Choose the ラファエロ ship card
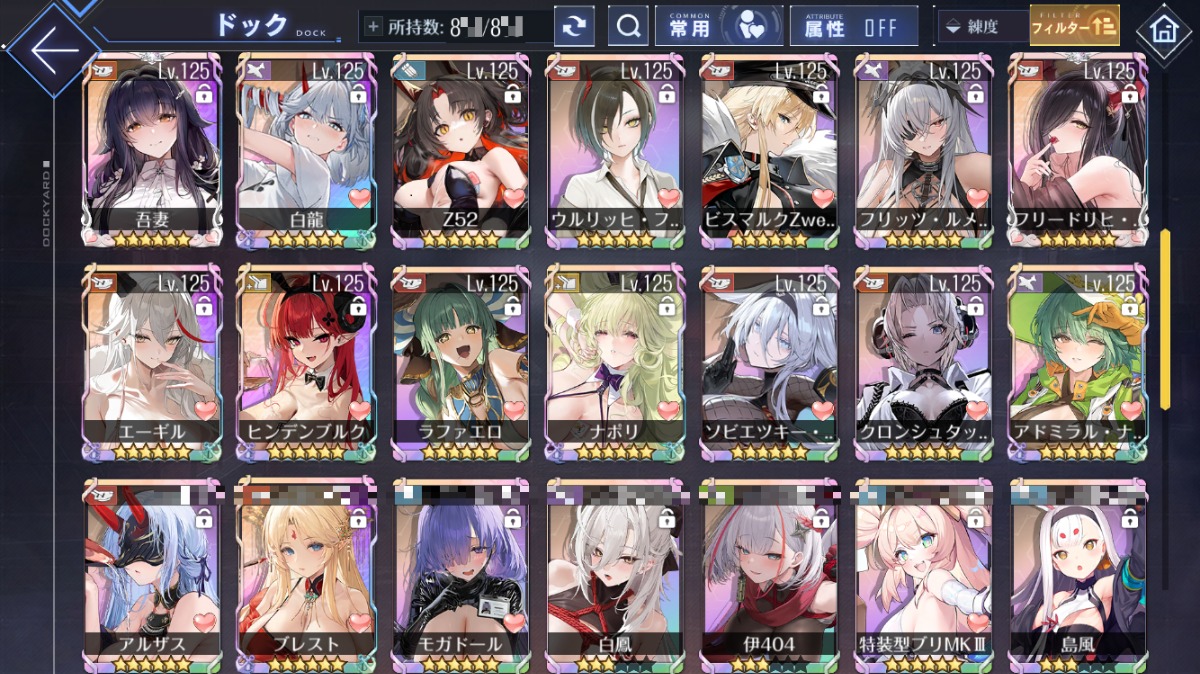 point(460,362)
